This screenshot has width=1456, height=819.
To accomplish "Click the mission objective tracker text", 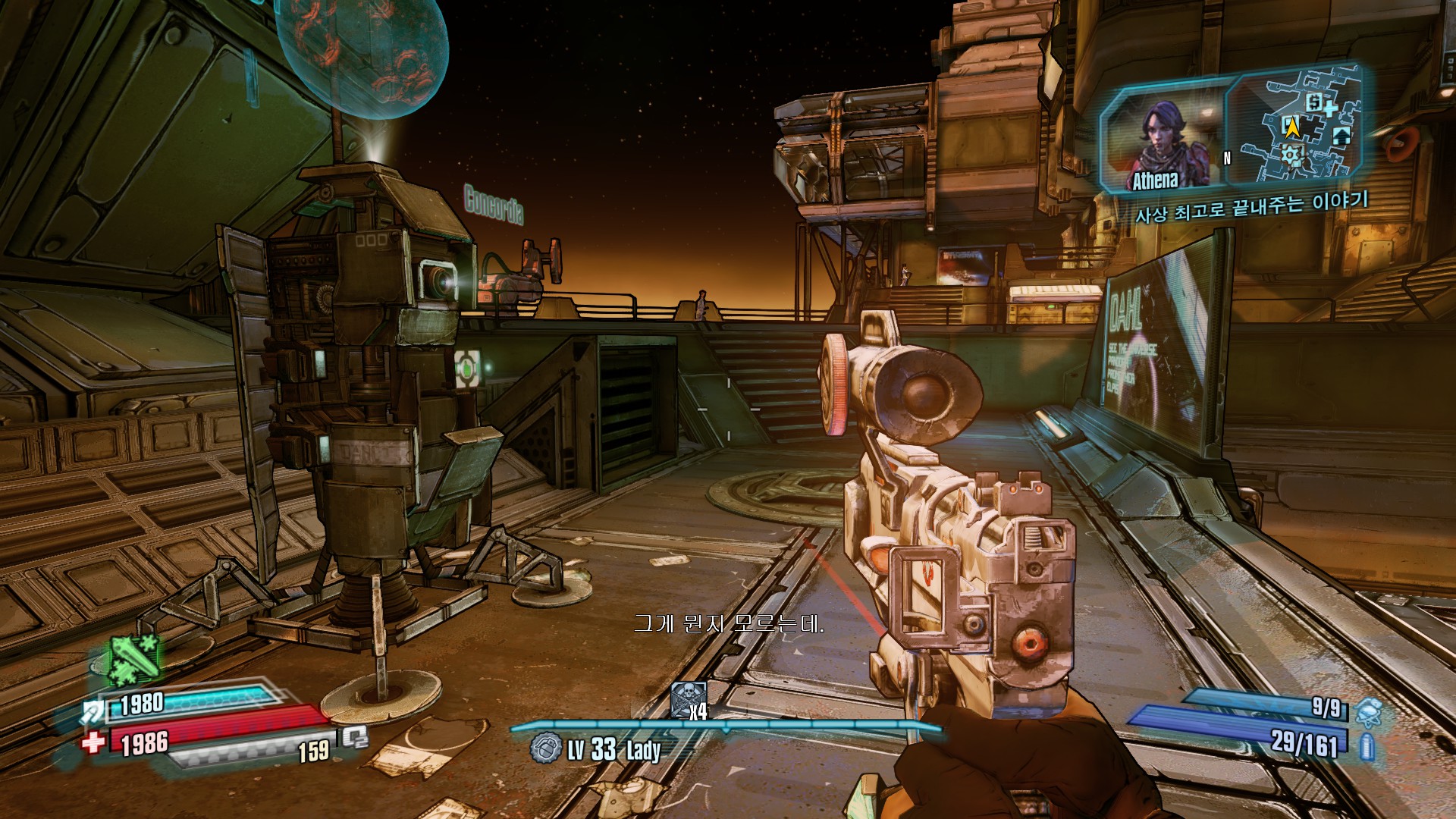I will [1252, 206].
